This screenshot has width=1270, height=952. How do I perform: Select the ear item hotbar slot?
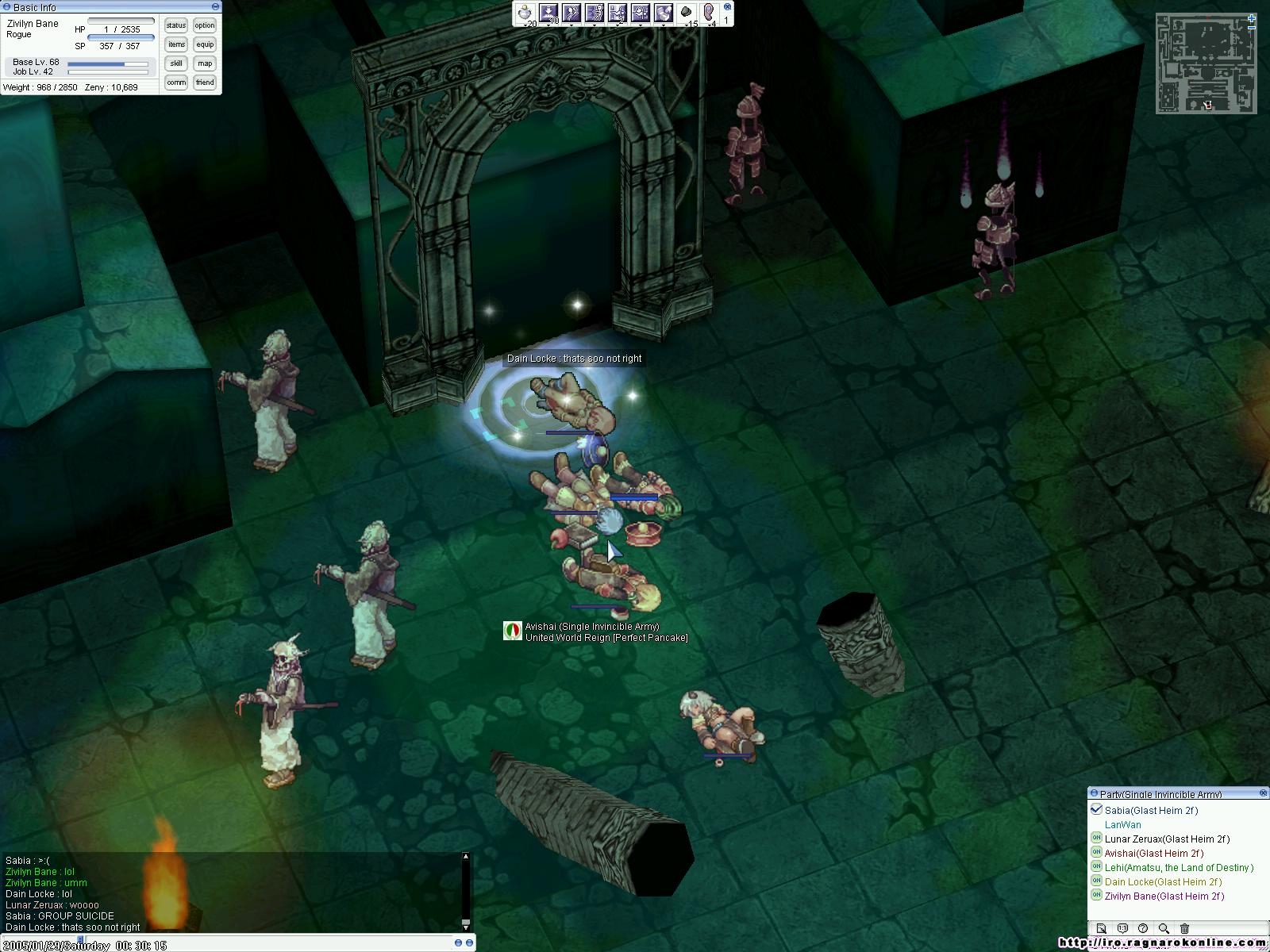[x=710, y=13]
